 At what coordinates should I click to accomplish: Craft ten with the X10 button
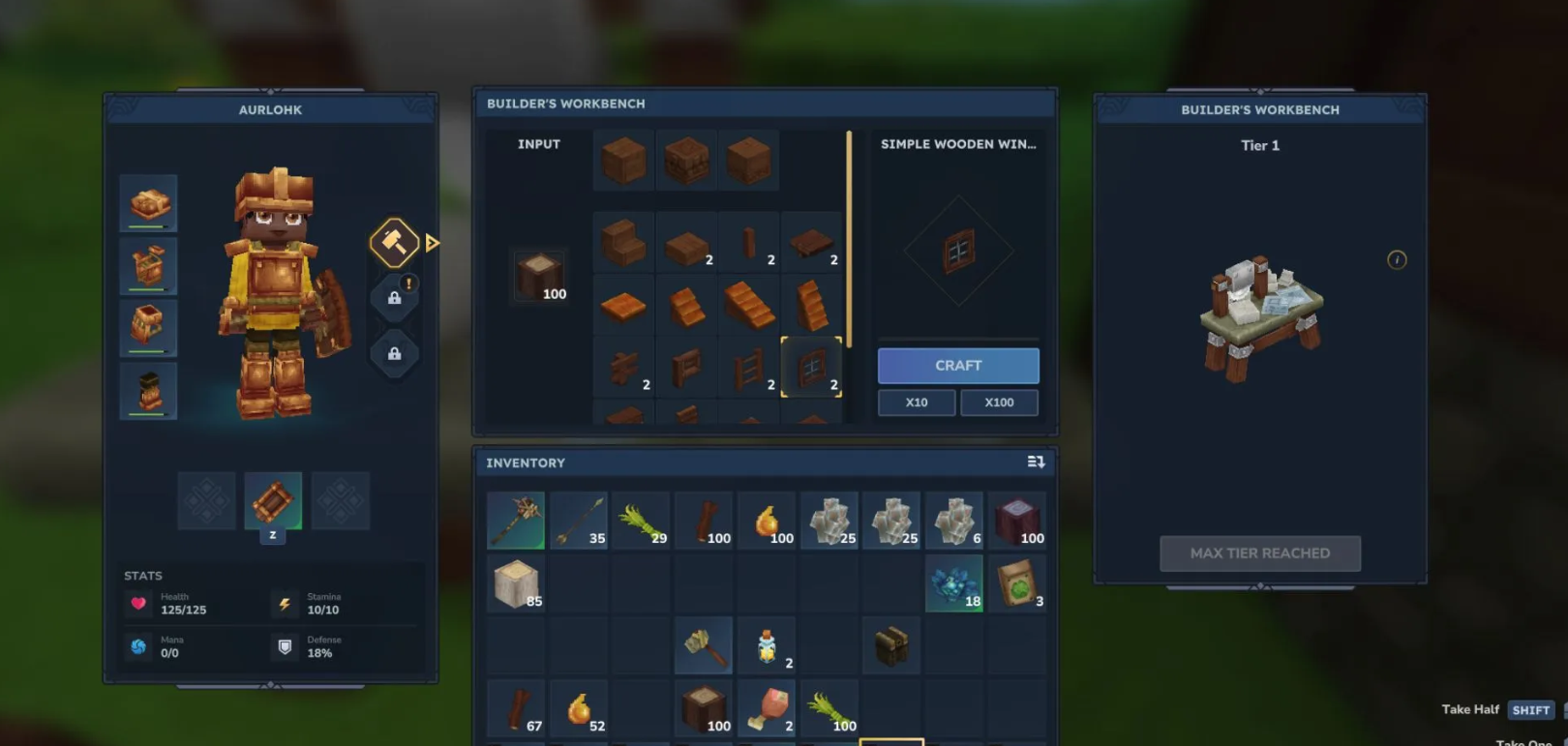[916, 403]
